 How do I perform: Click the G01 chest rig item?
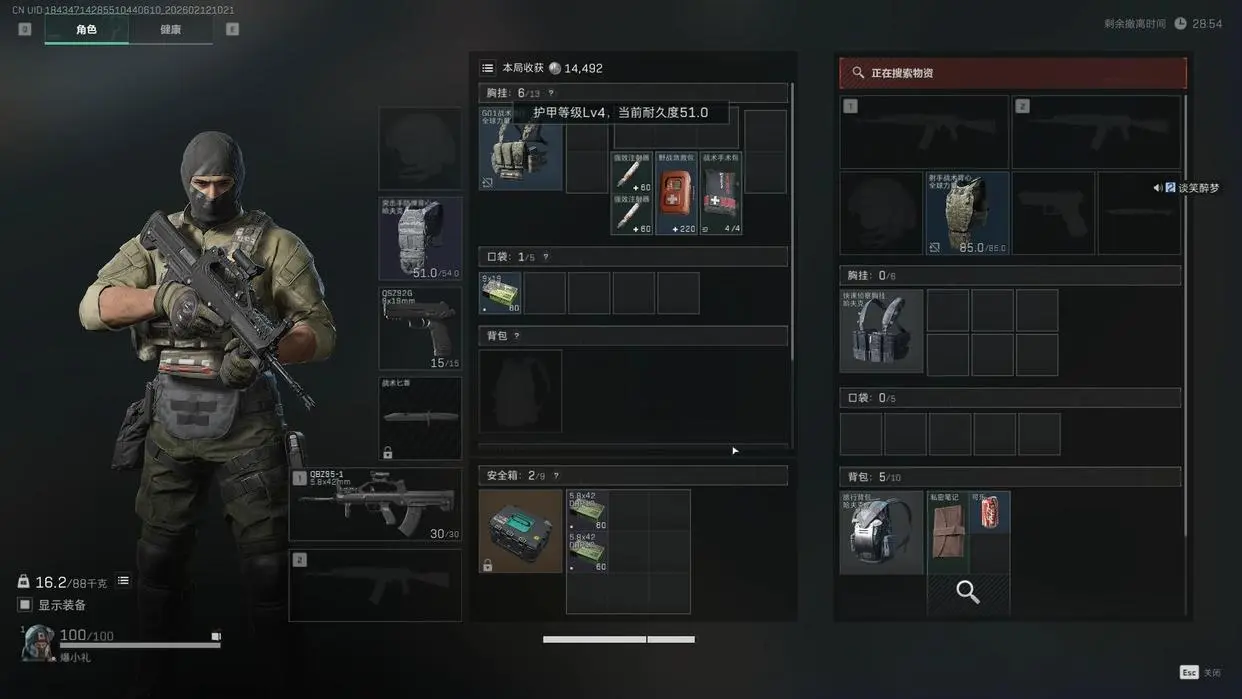point(520,149)
